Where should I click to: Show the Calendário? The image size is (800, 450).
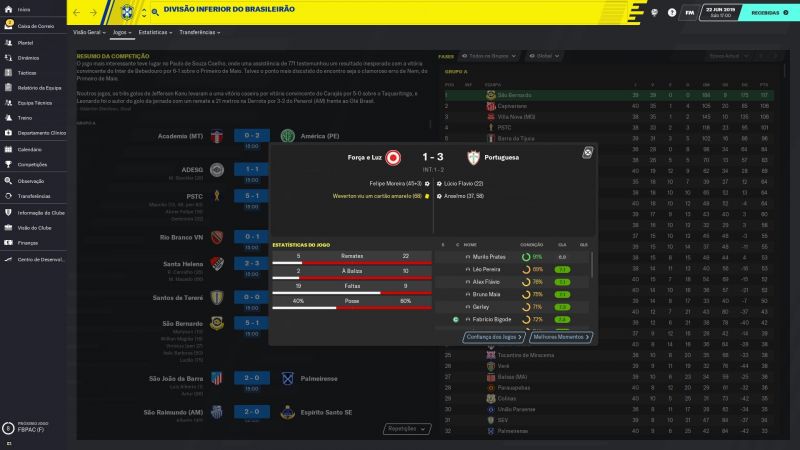pyautogui.click(x=29, y=149)
